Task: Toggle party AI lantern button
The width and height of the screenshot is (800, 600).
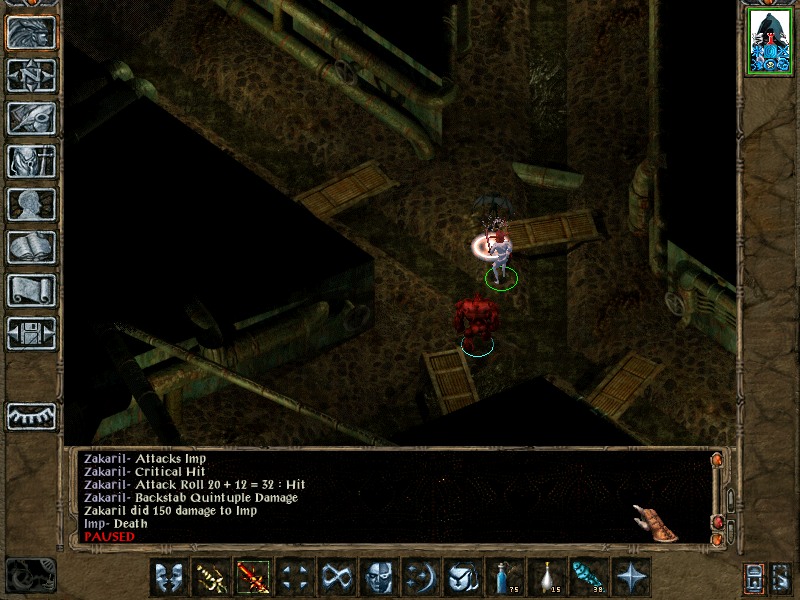Action: coord(754,577)
